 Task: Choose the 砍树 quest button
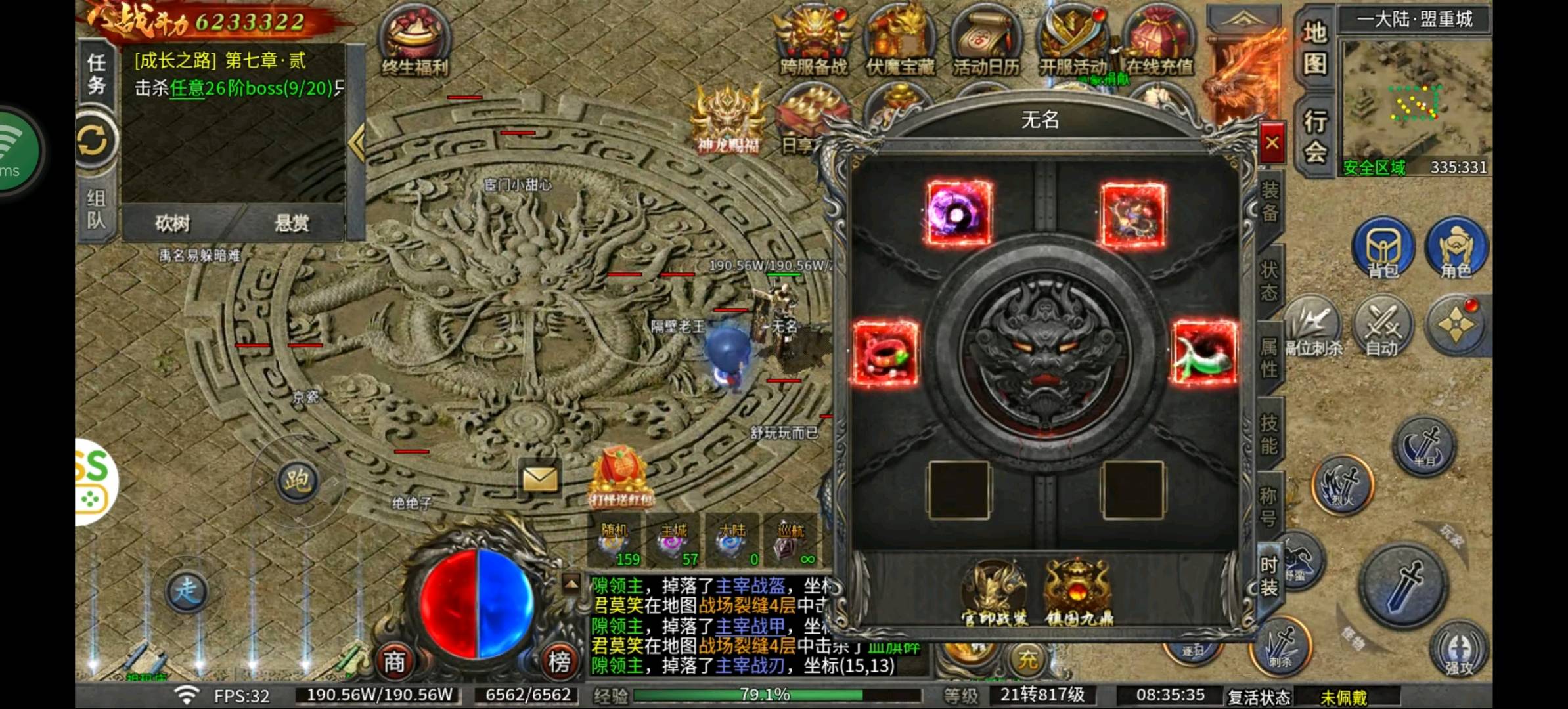(x=173, y=224)
